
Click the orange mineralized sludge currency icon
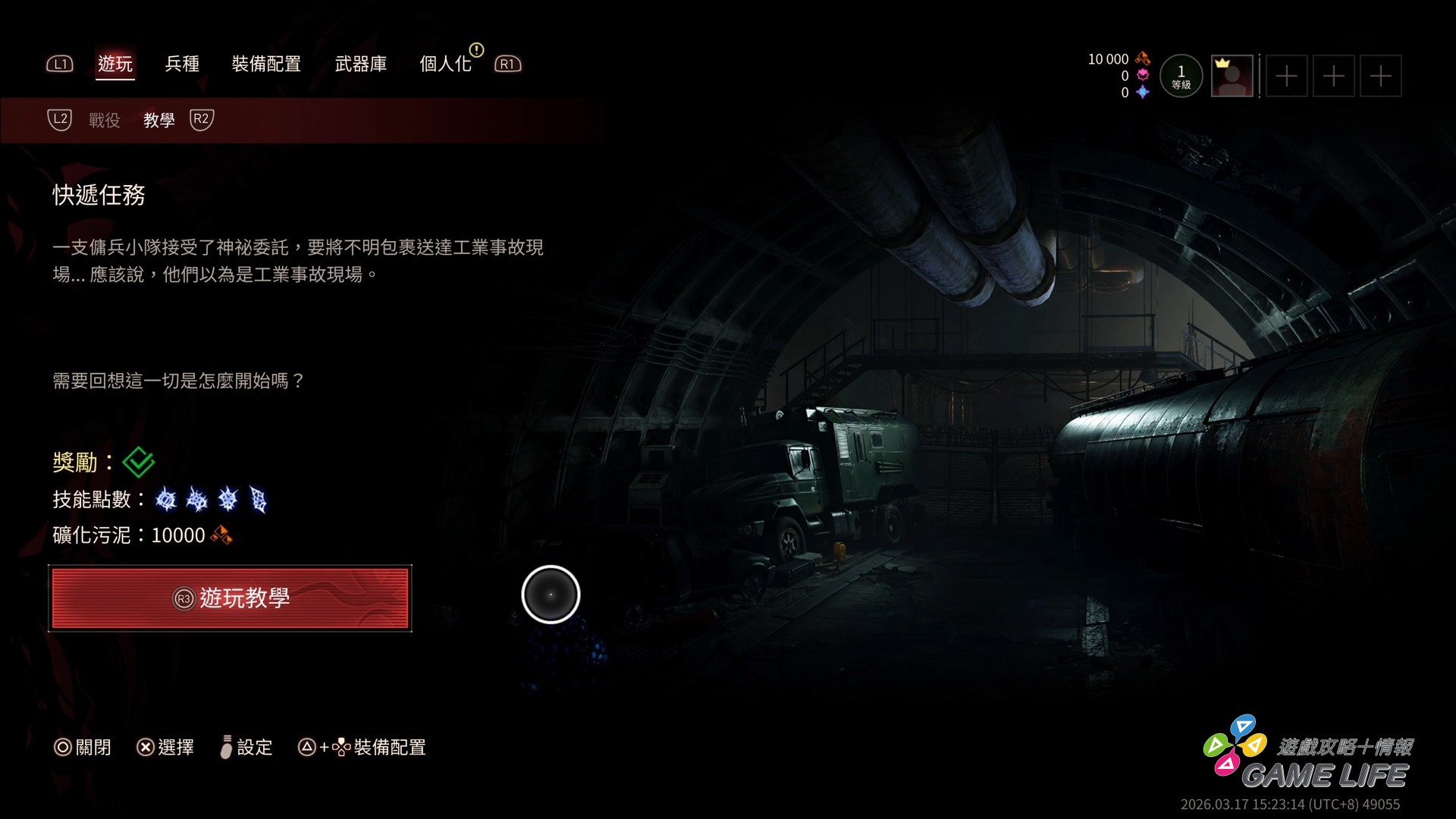pos(1143,58)
